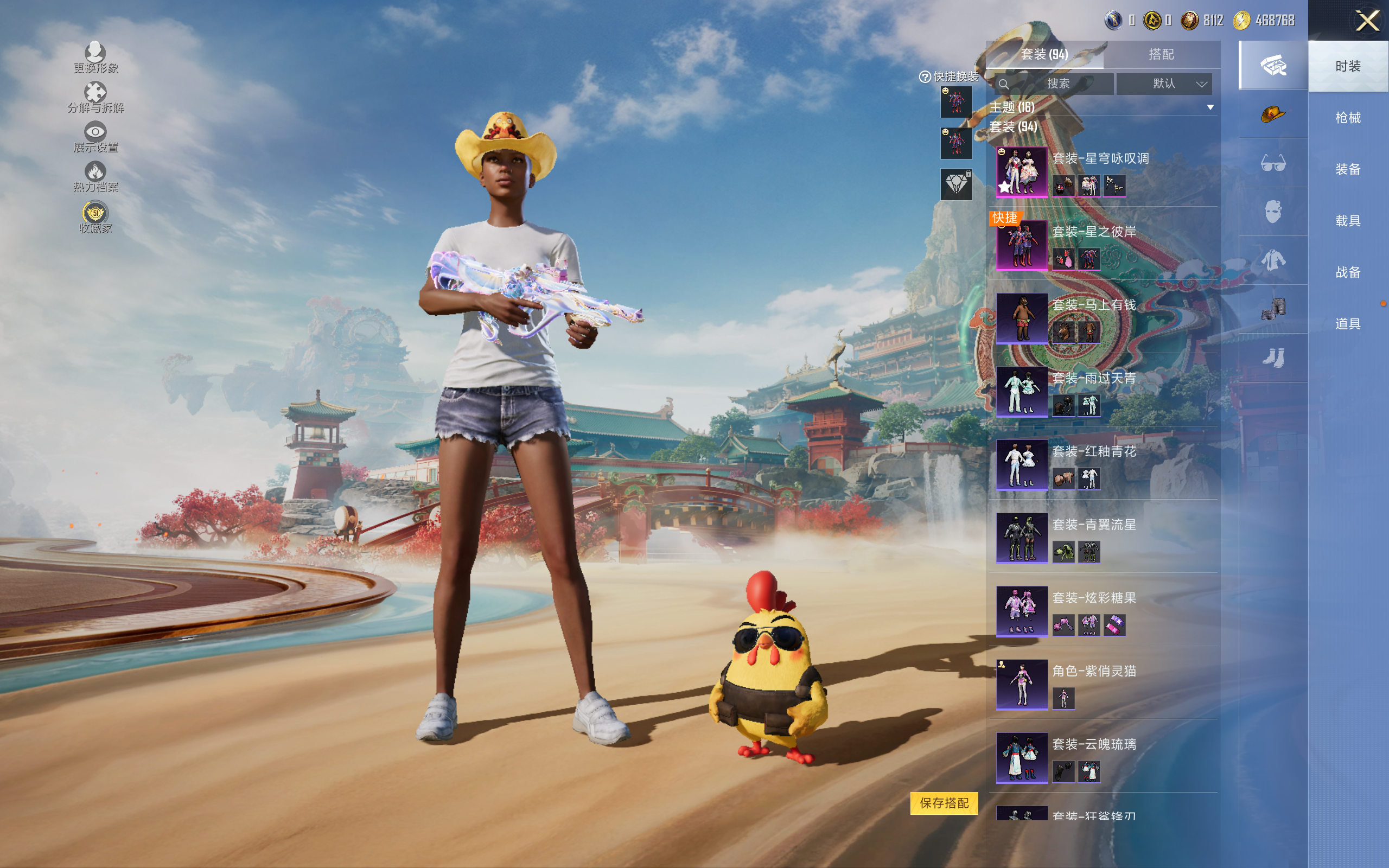Open the 枪械 category
This screenshot has width=1389, height=868.
[1348, 118]
